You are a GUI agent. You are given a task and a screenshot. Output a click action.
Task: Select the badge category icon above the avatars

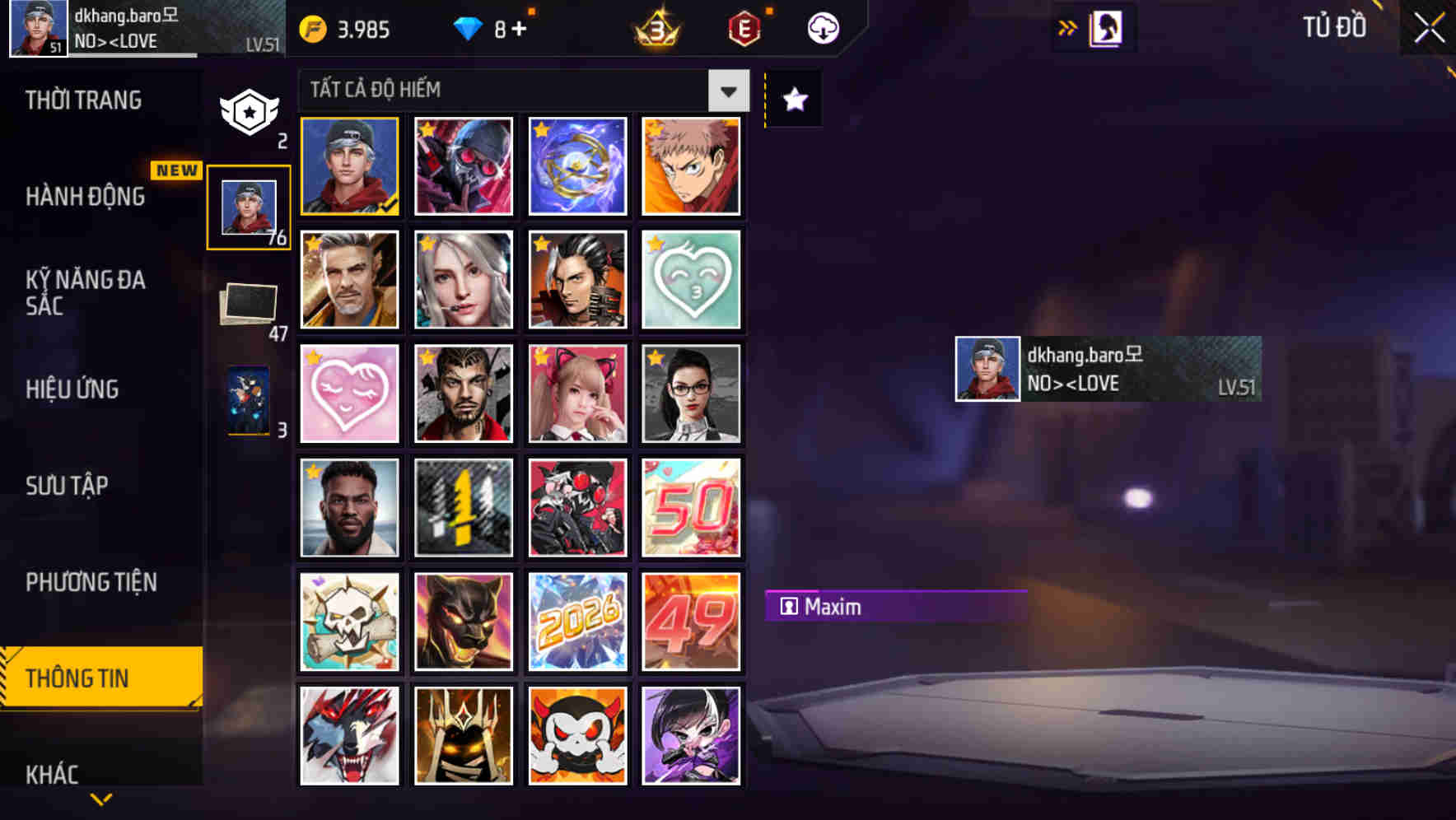(250, 111)
